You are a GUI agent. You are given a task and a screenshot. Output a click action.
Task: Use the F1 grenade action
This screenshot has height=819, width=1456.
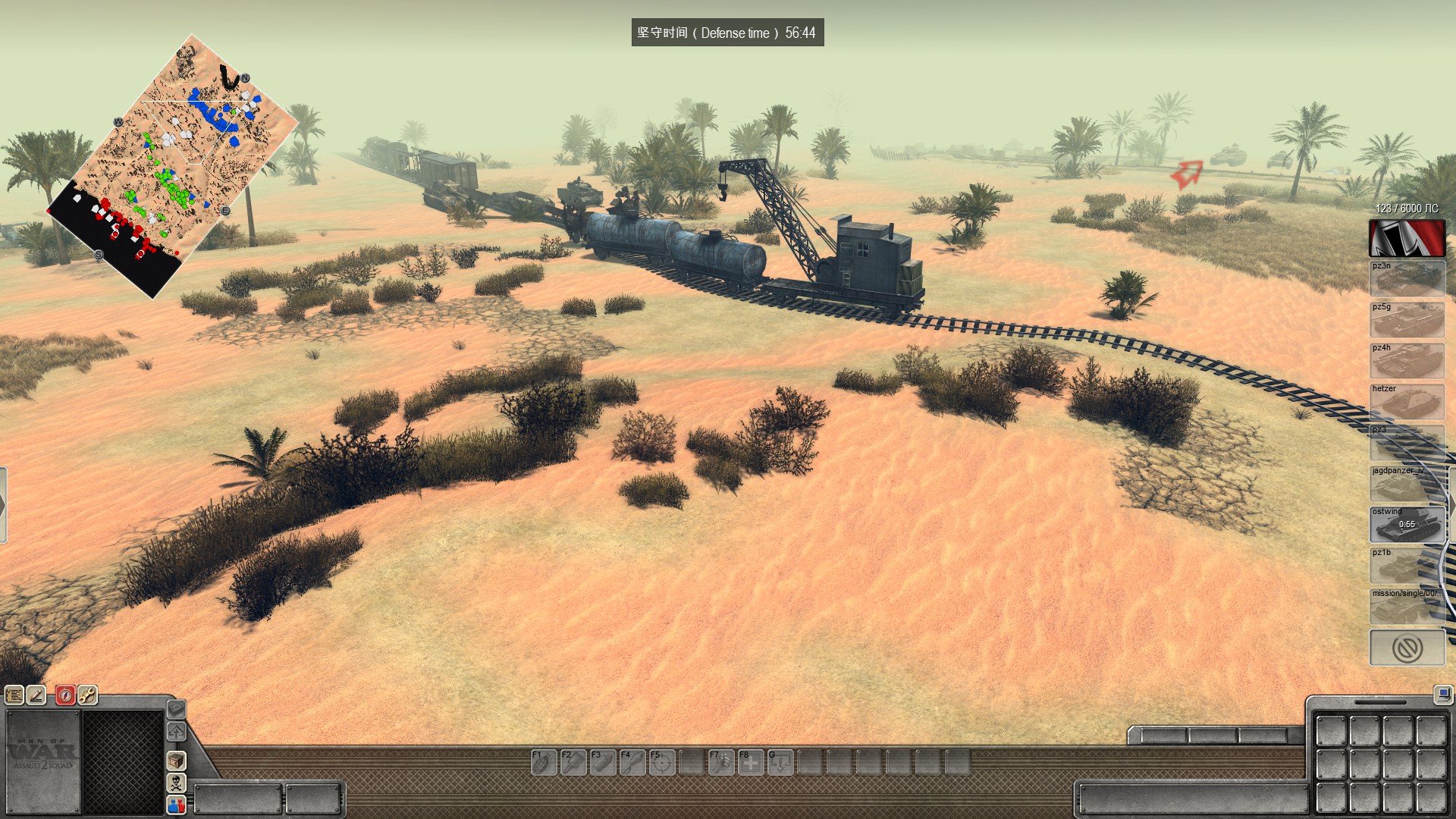point(543,762)
